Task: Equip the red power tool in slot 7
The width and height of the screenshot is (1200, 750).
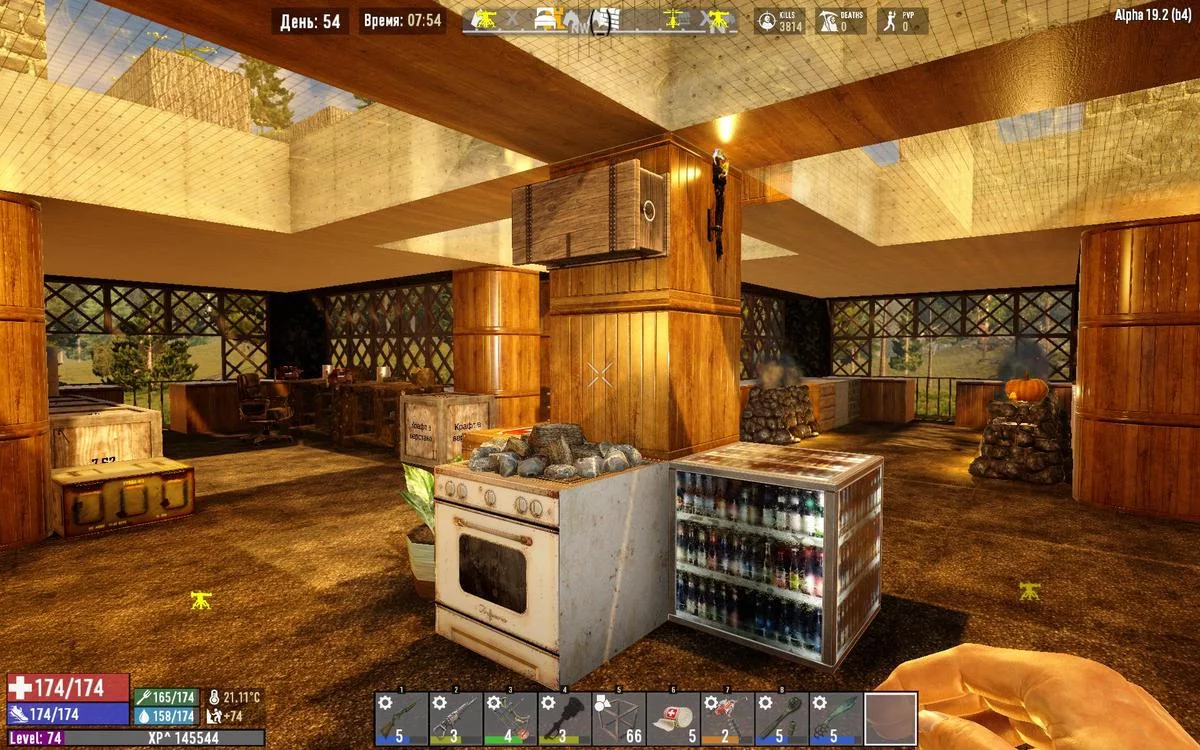Action: 727,718
